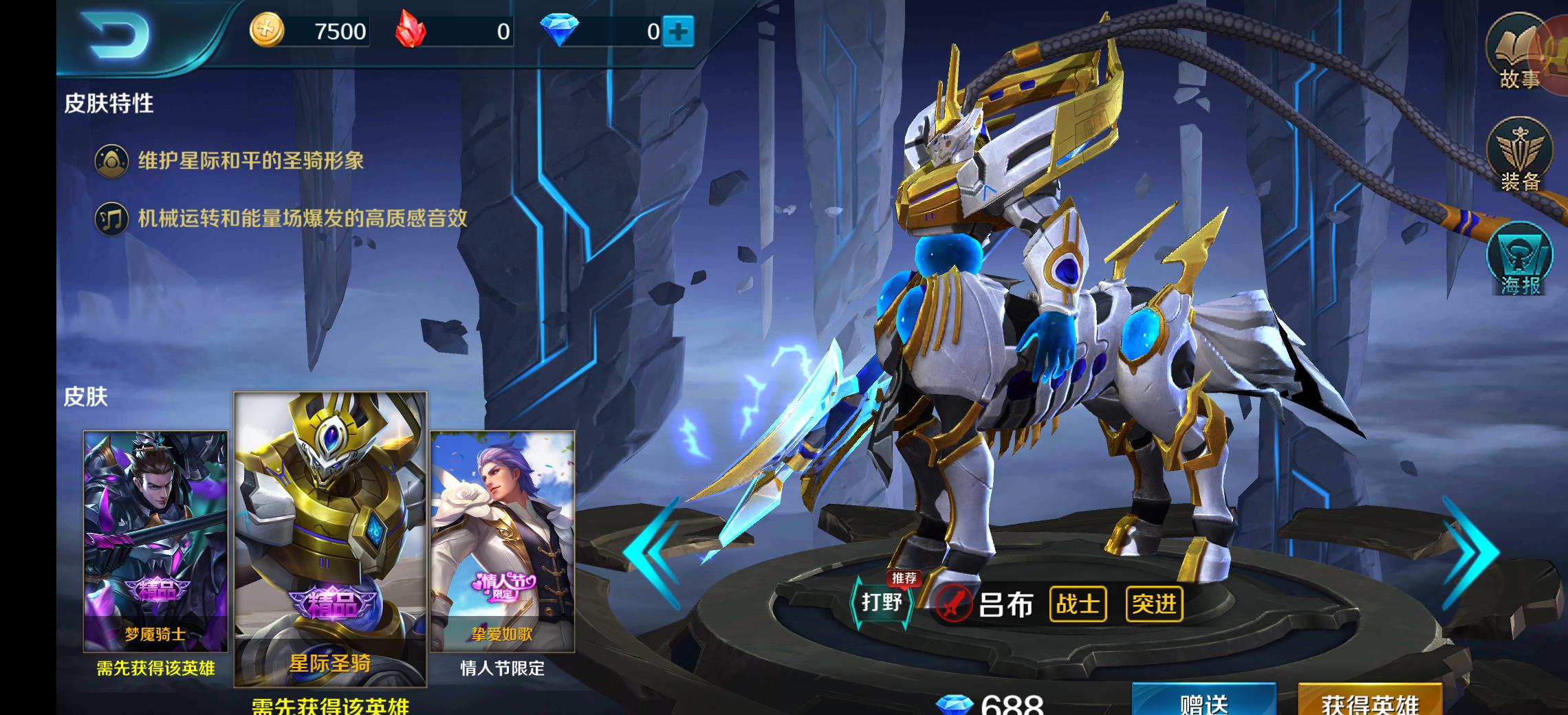Switch to the next hero with right arrow
1568x715 pixels.
pos(1470,550)
